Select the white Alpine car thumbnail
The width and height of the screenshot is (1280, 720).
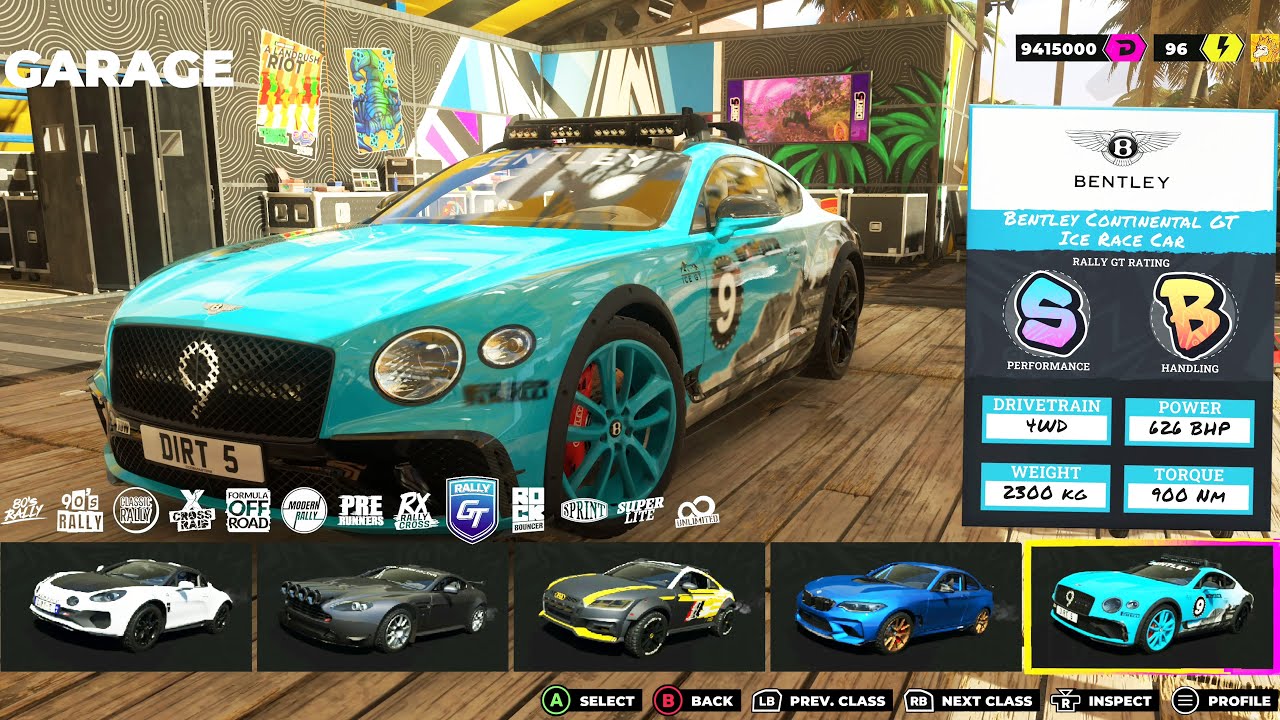pyautogui.click(x=127, y=606)
